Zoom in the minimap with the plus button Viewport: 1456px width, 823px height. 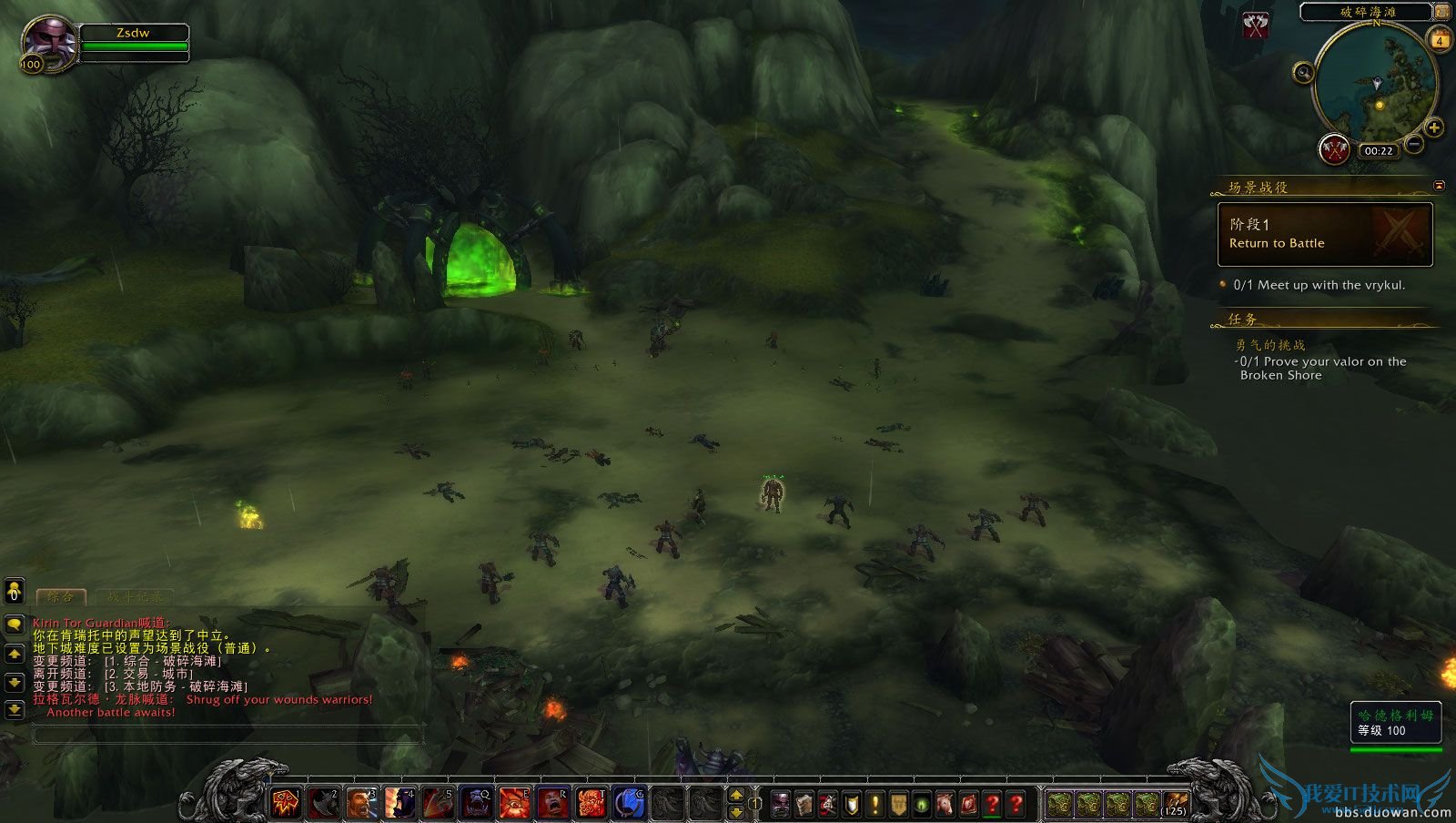coord(1435,128)
